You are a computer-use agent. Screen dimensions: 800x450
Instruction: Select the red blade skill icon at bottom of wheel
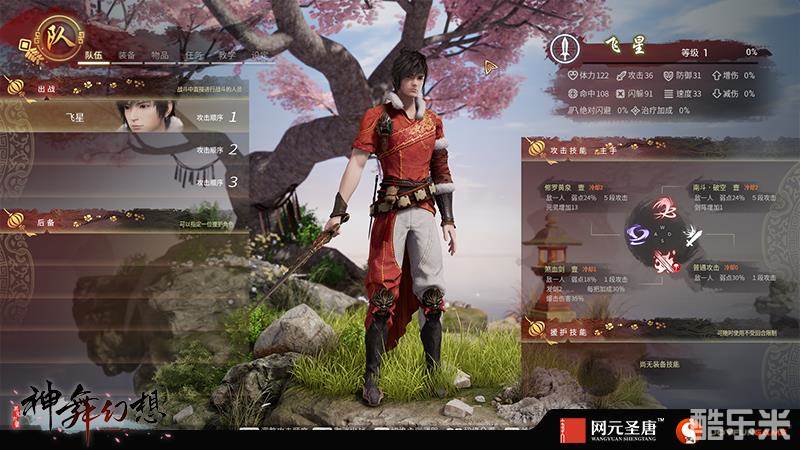661,262
